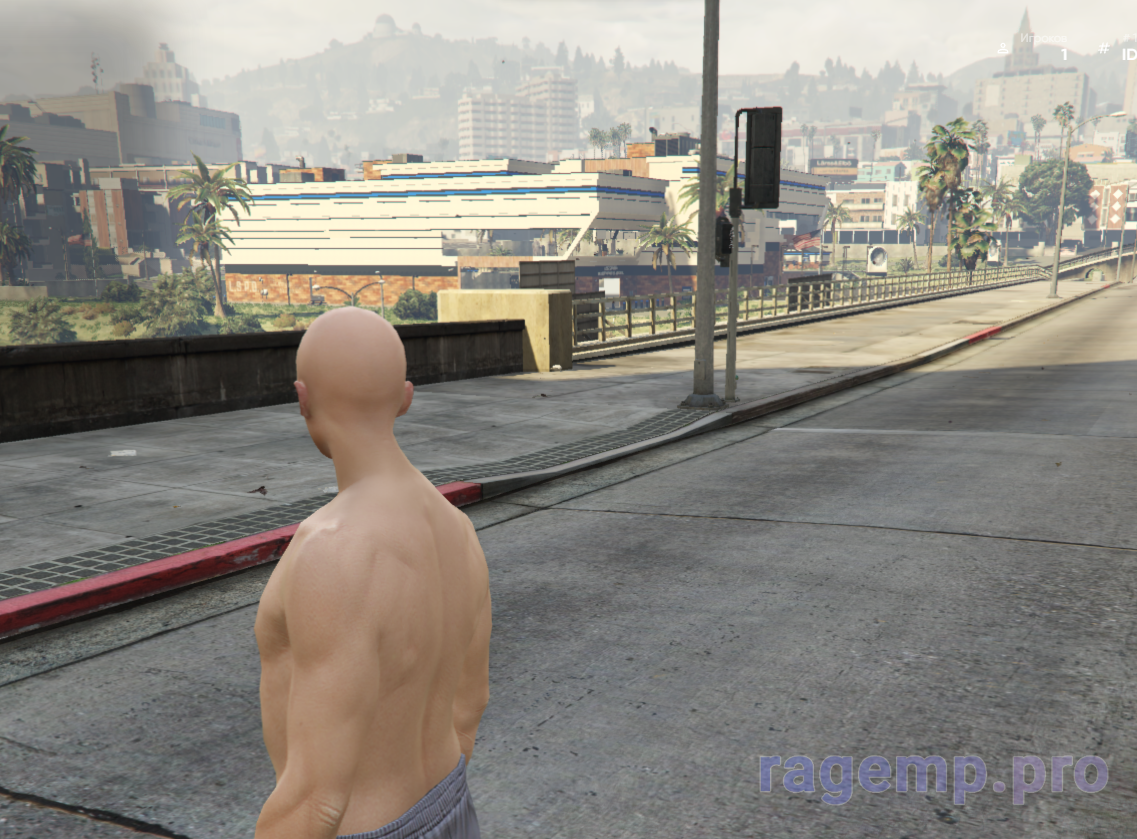Click the online players person icon
Image resolution: width=1137 pixels, height=839 pixels.
(1002, 47)
